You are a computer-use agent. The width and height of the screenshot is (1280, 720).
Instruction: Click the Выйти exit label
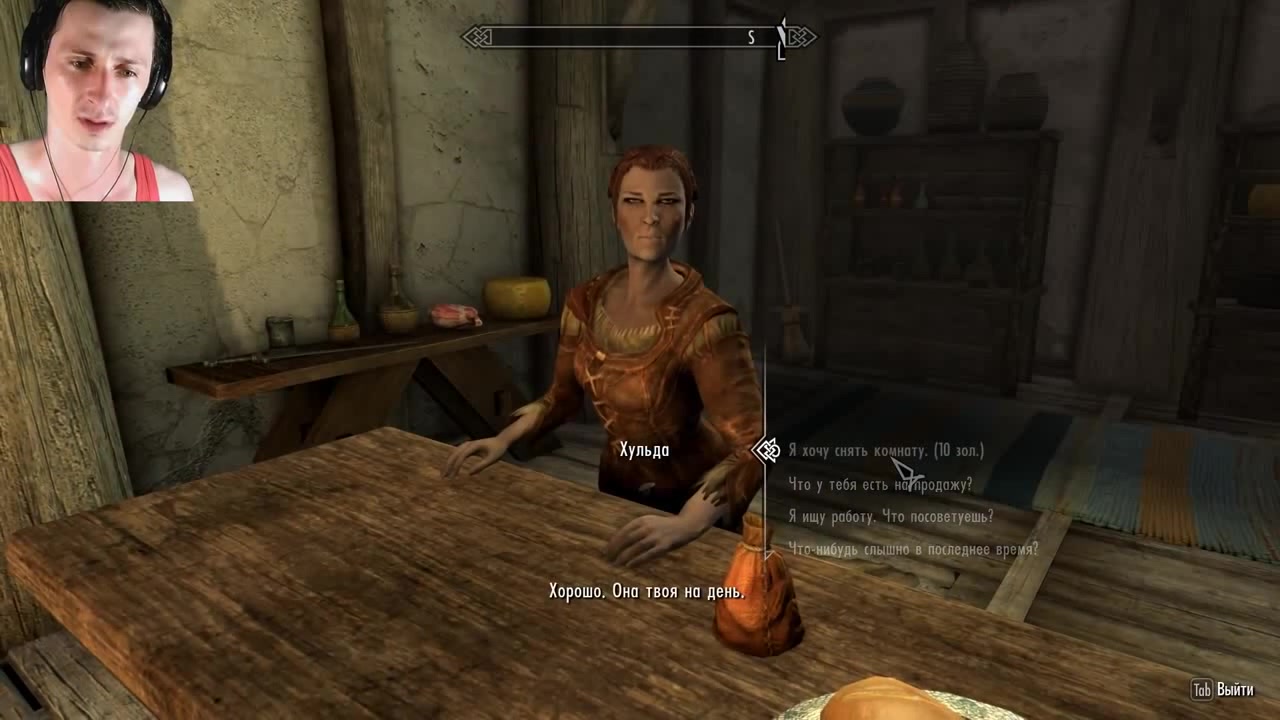pyautogui.click(x=1235, y=690)
